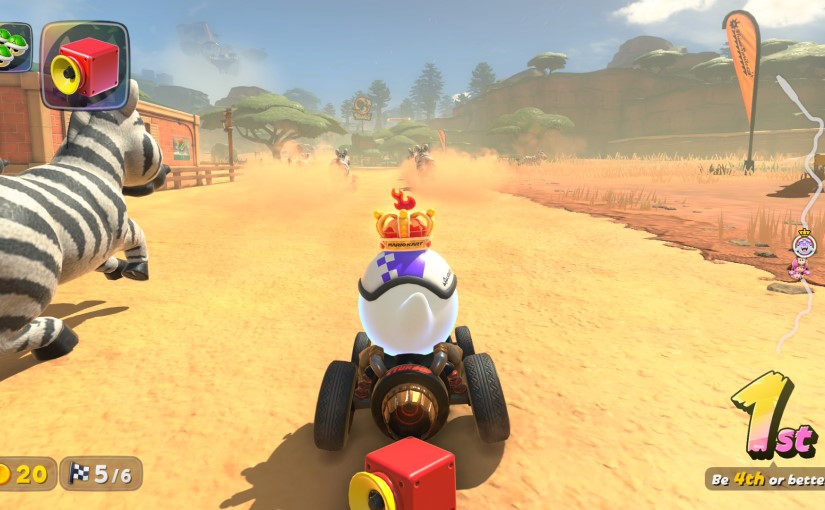
Task: Open the "Be 4th or better" objective
Action: (766, 479)
